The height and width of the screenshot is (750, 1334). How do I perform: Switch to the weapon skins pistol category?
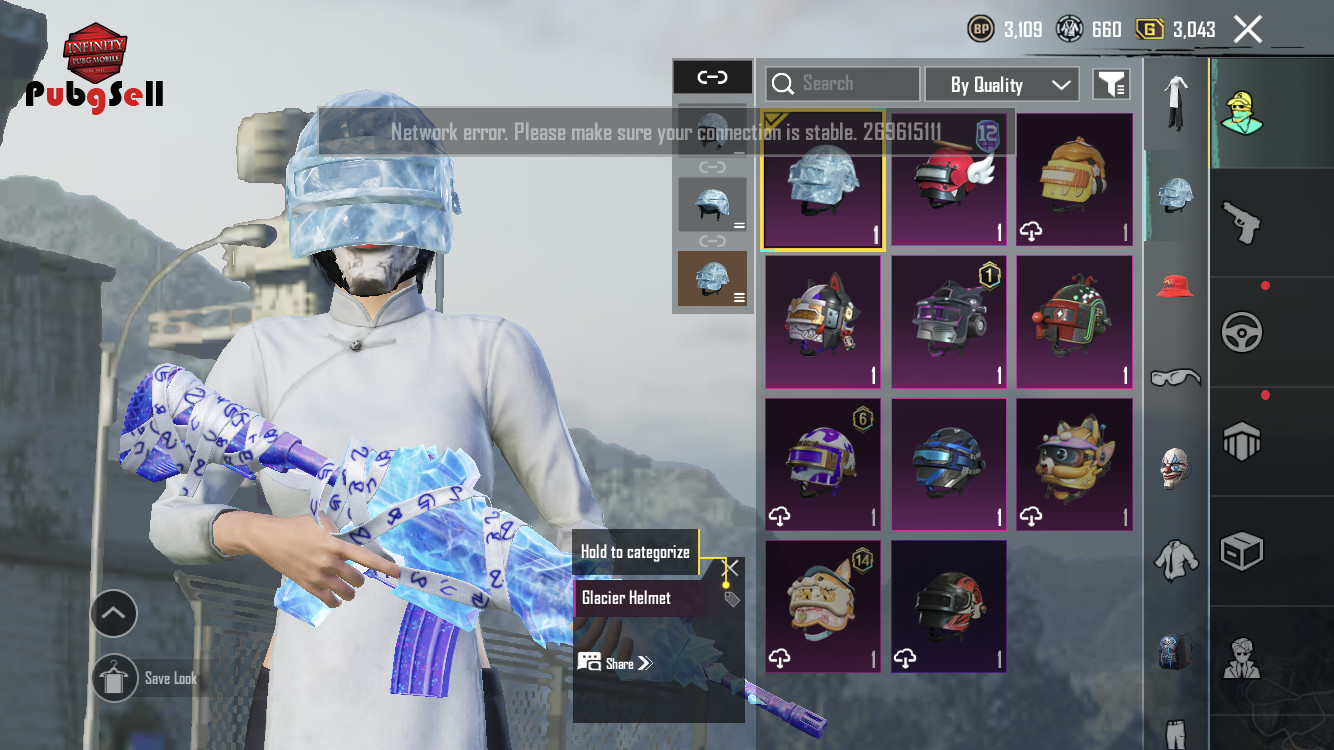1242,222
